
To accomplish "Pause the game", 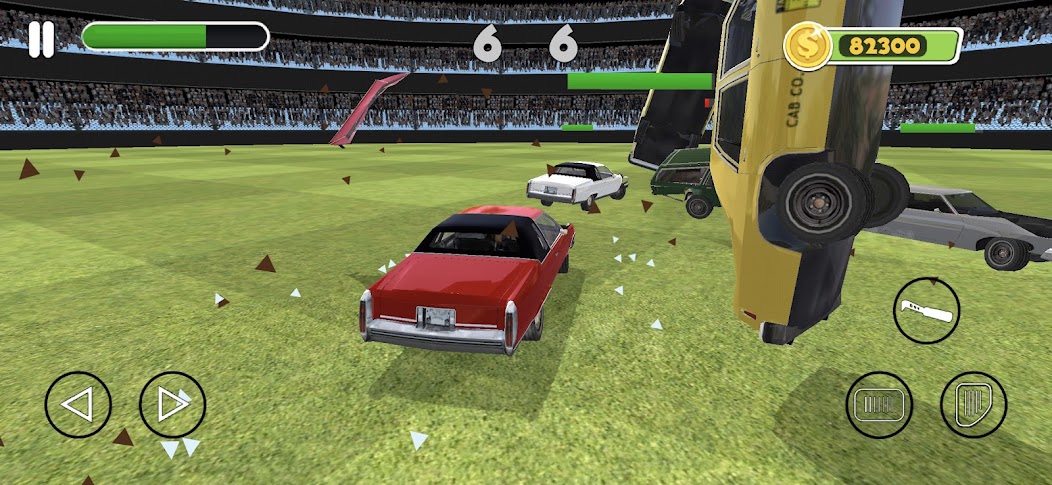I will 41,39.
